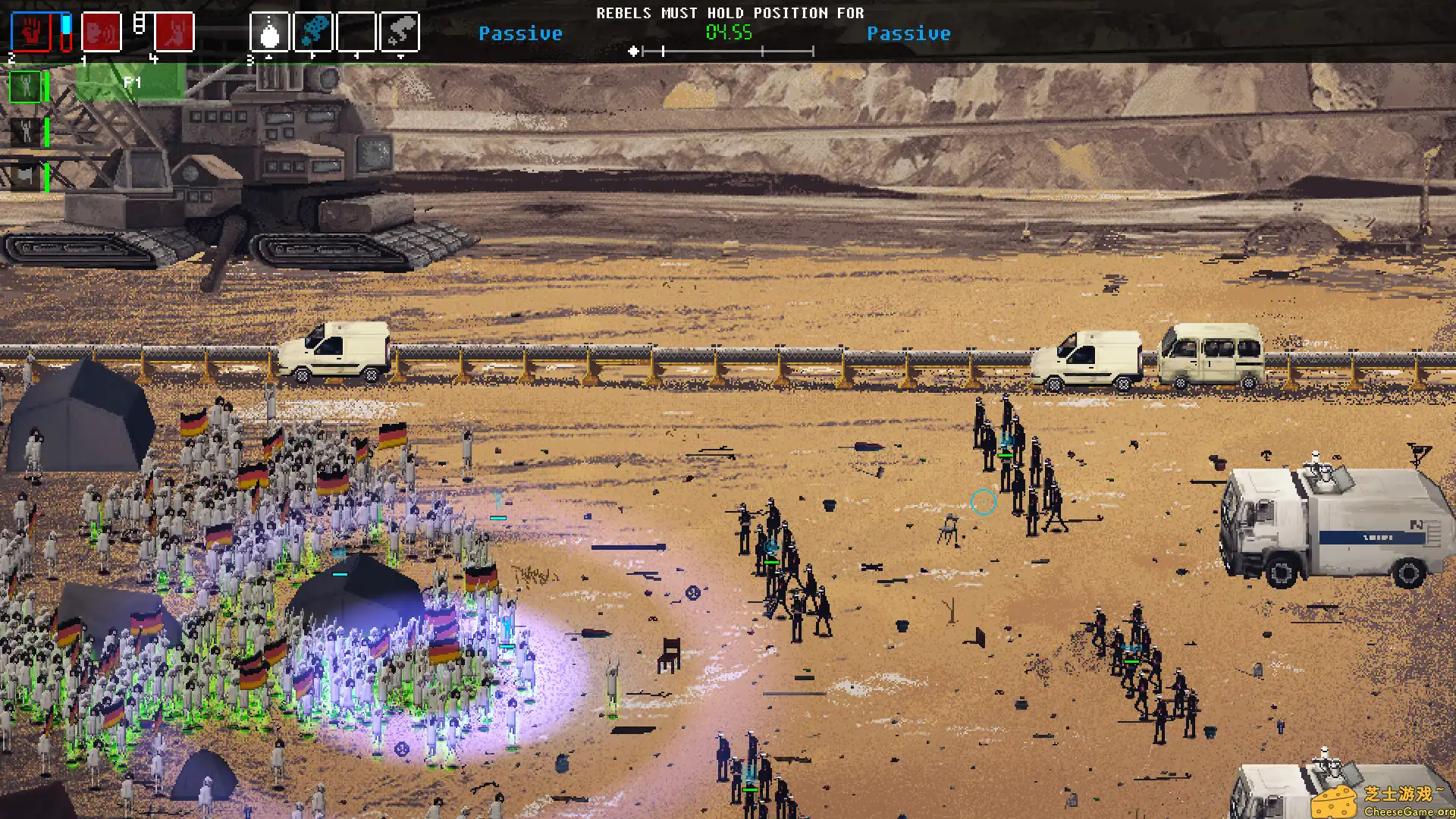Select the water balloon ability in slot 3
1456x819 pixels.
point(269,32)
